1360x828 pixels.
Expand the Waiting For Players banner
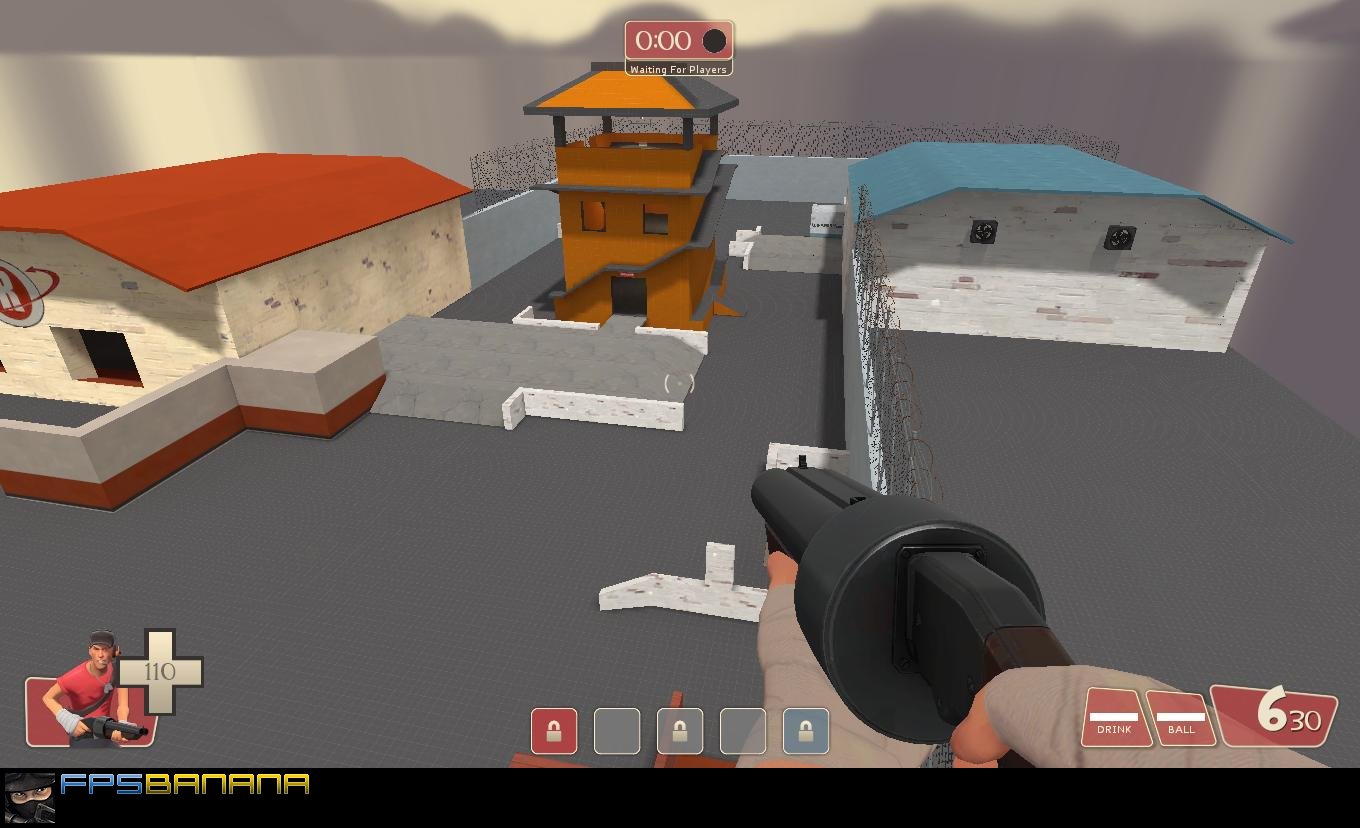click(x=679, y=70)
